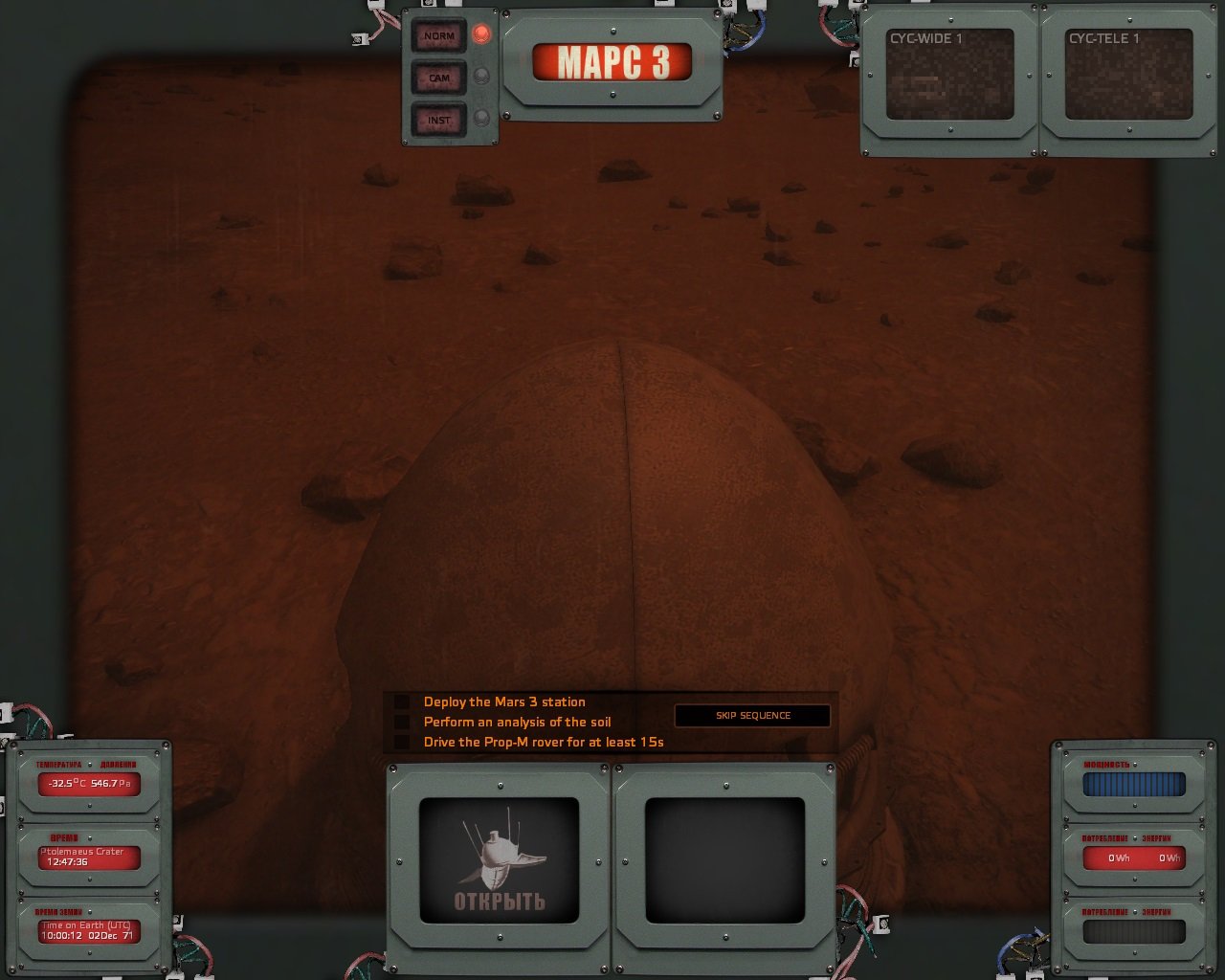Click the lamp next to INST button
Screen dimensions: 1225x980
[x=480, y=121]
